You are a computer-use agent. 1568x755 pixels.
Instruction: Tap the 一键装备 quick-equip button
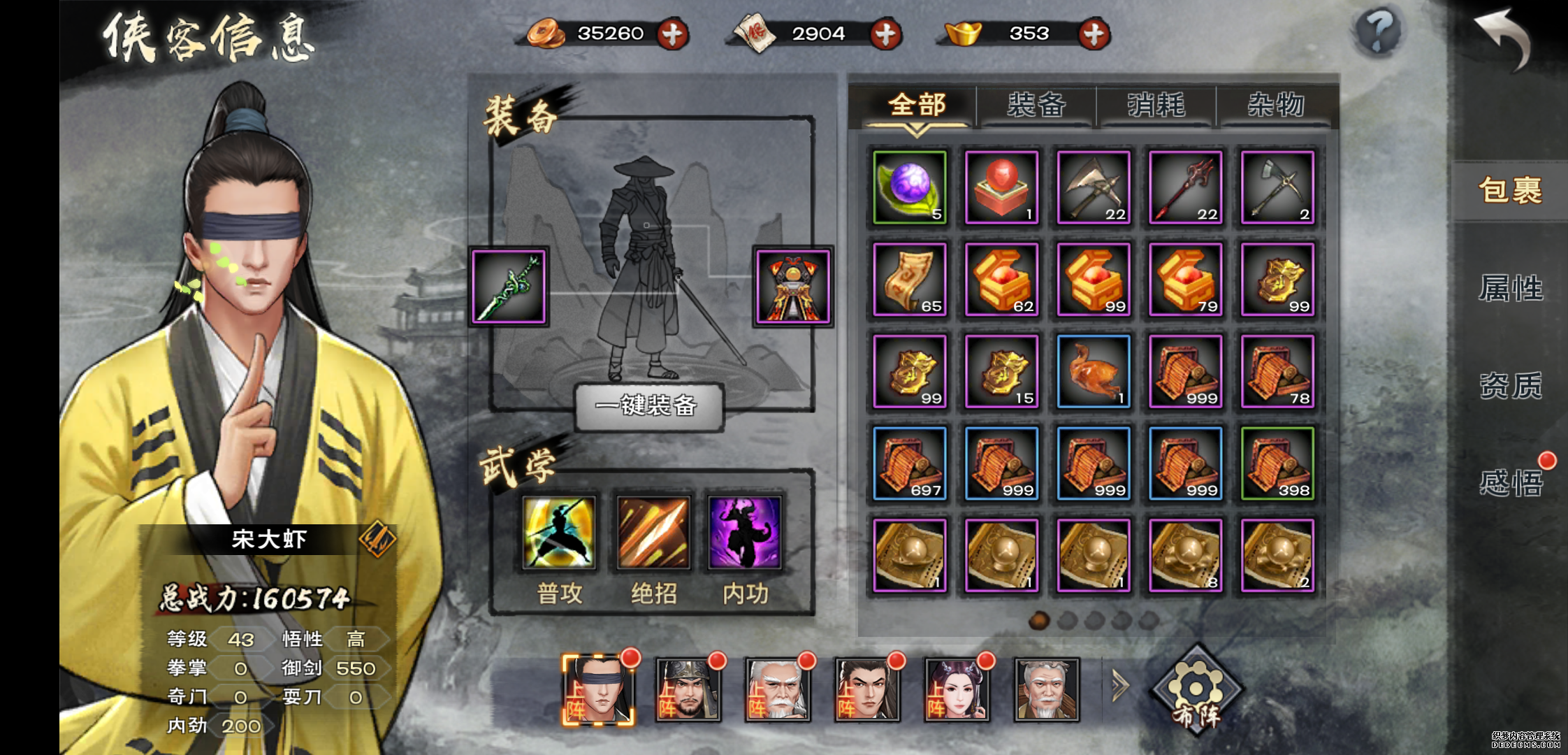(x=648, y=405)
